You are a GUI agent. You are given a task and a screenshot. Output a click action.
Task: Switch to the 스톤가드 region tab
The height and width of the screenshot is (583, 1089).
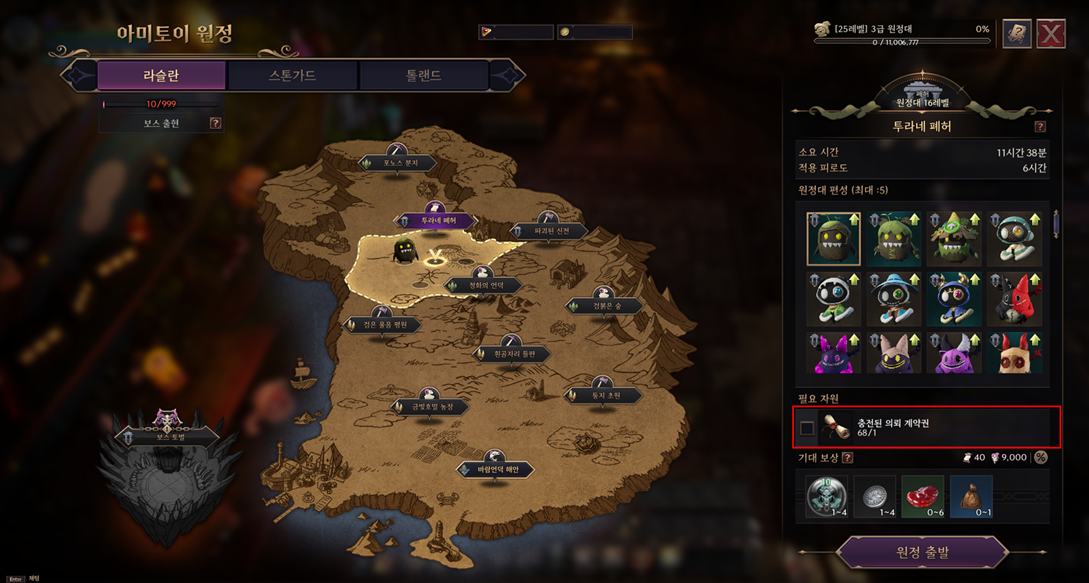click(292, 75)
